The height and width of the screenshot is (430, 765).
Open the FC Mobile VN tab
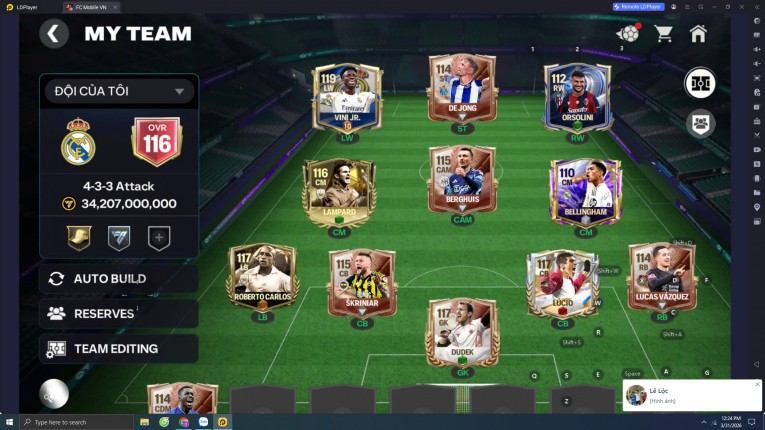90,7
